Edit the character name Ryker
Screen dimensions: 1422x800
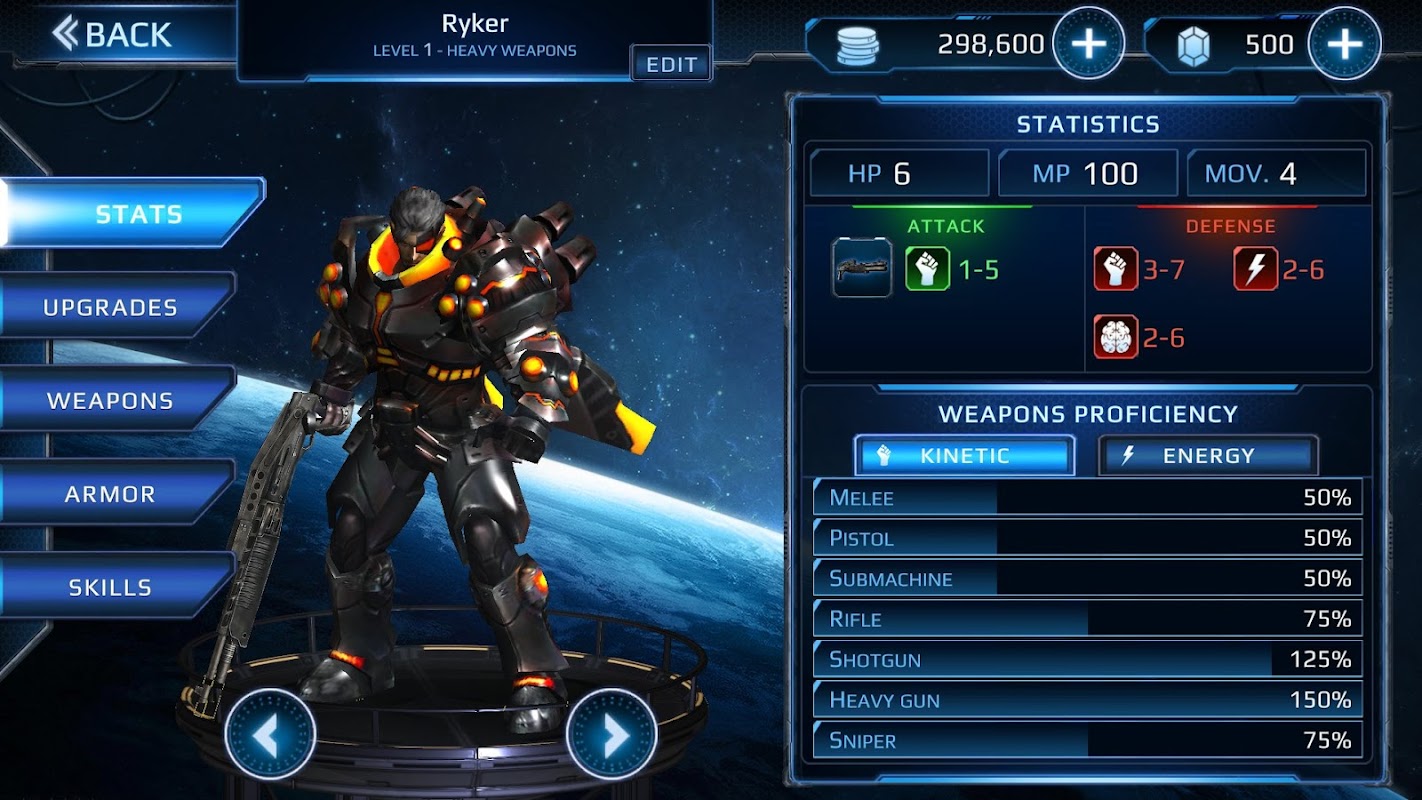(671, 64)
